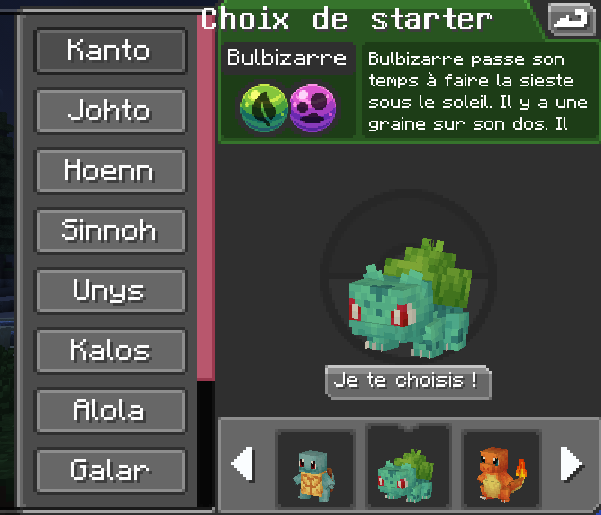The height and width of the screenshot is (515, 601).
Task: Show next starter with right arrow
Action: (570, 464)
